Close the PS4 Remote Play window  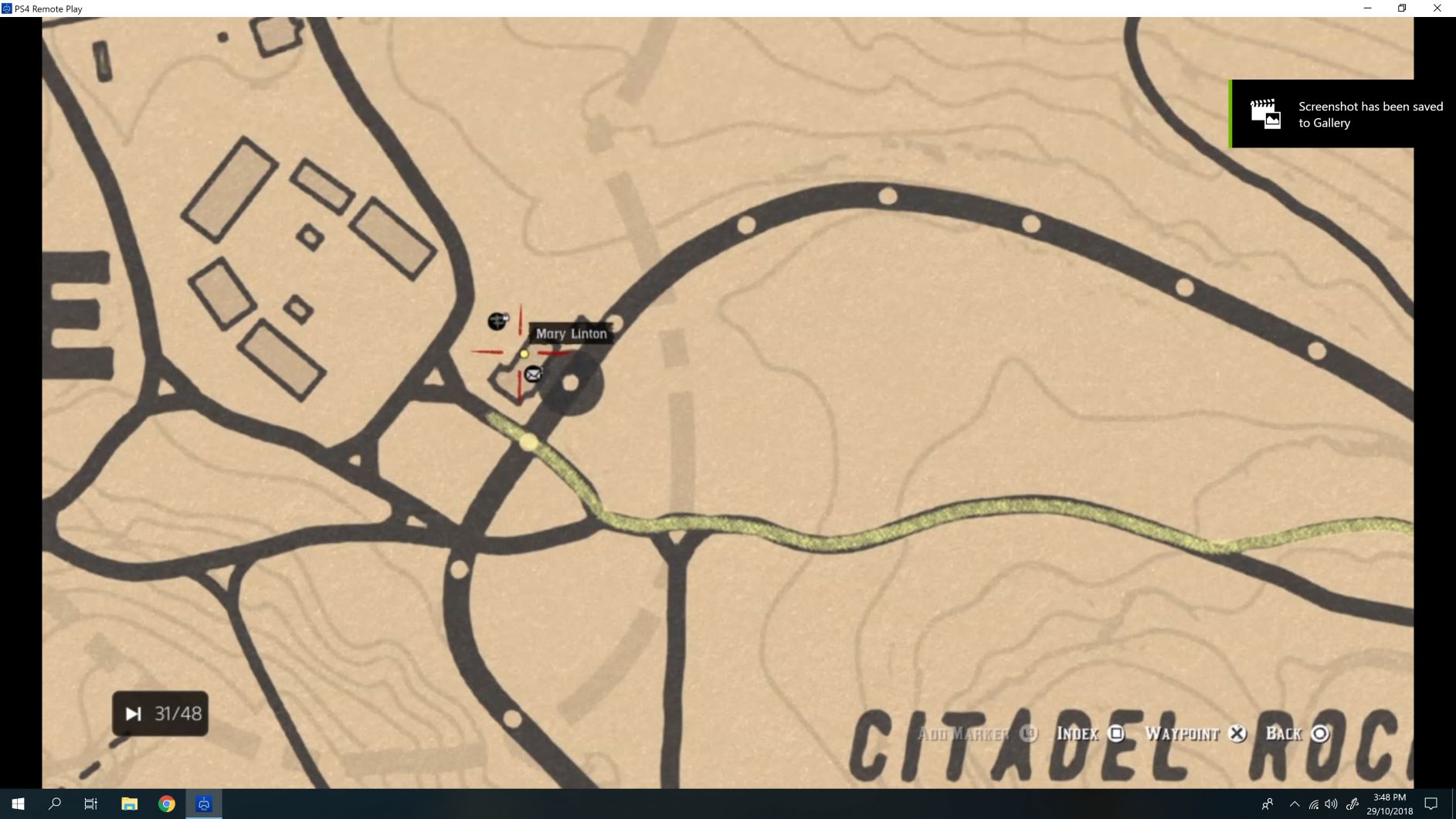[1437, 8]
